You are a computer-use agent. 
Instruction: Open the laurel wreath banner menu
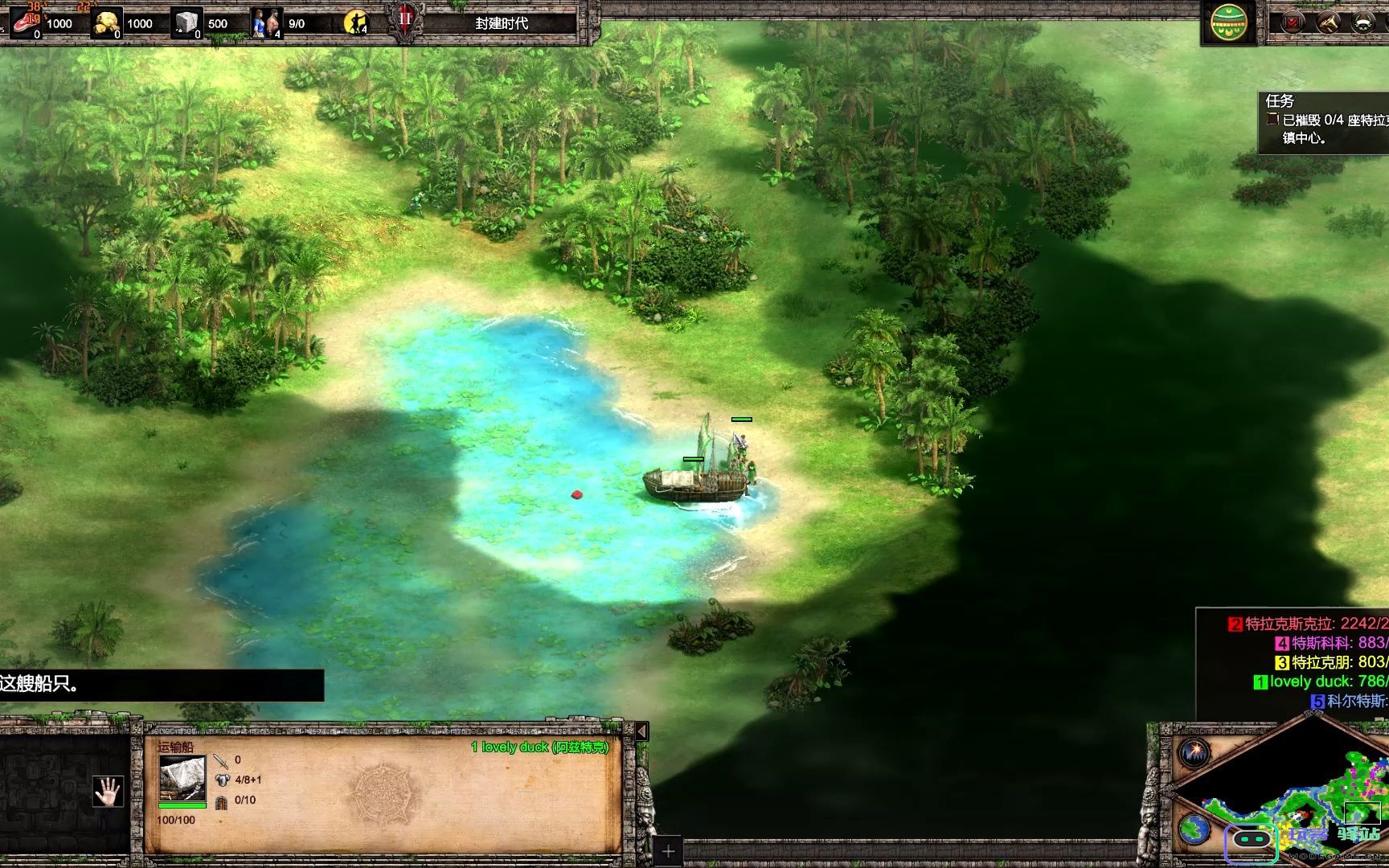pos(1363,23)
